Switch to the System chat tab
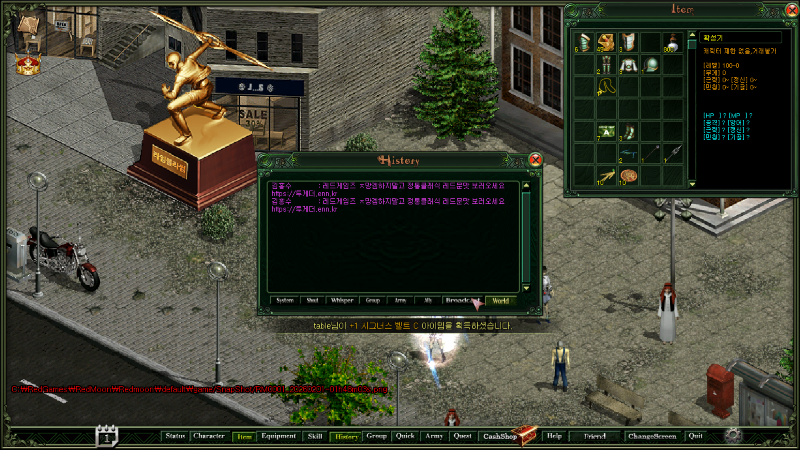The width and height of the screenshot is (800, 450). pos(285,300)
